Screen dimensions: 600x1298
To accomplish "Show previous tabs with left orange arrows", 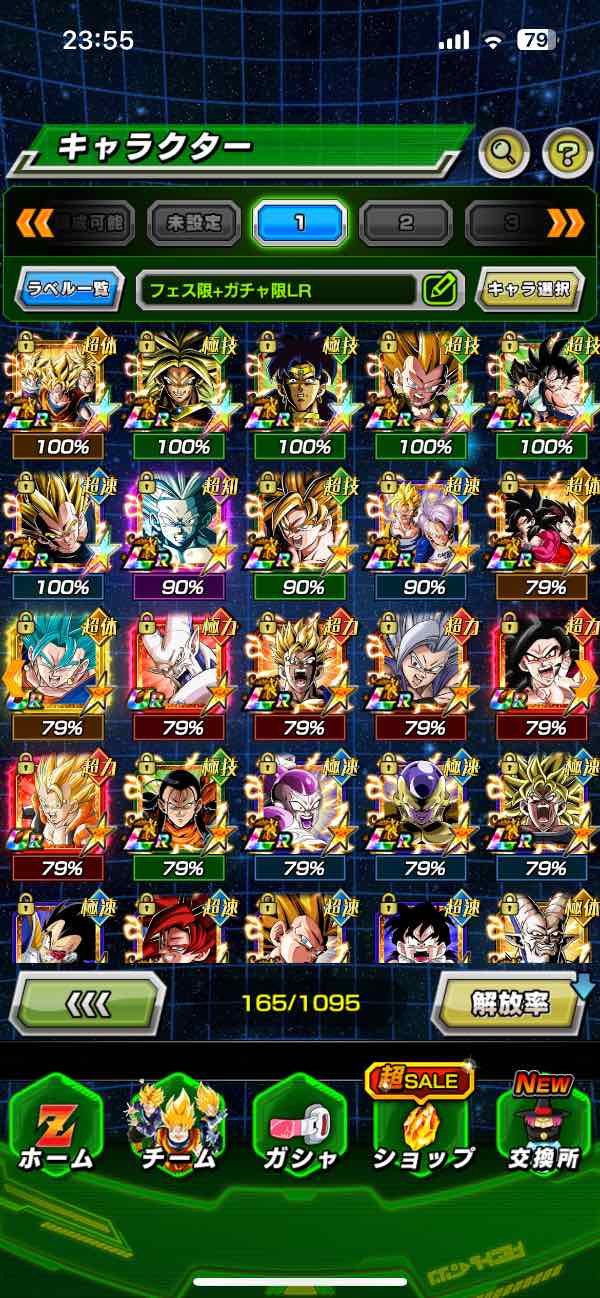I will click(33, 223).
